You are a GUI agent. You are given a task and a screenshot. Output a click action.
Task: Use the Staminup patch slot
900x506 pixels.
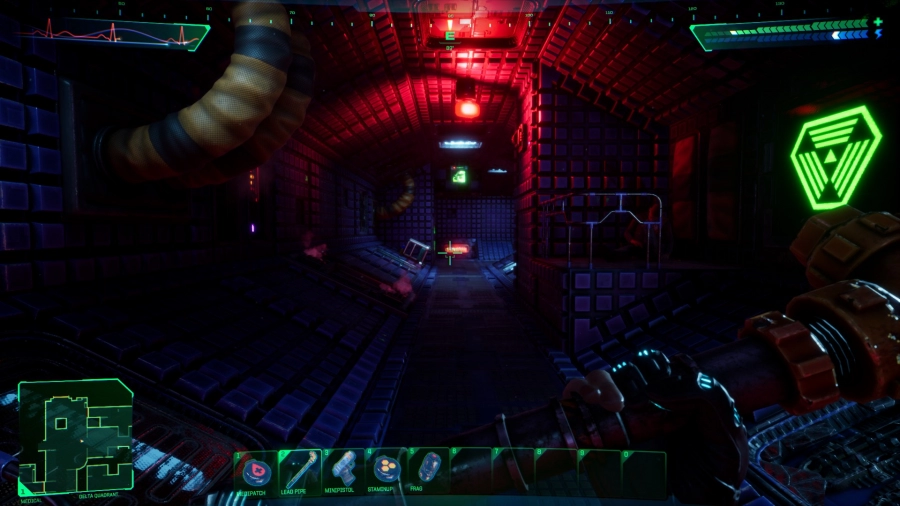point(386,469)
